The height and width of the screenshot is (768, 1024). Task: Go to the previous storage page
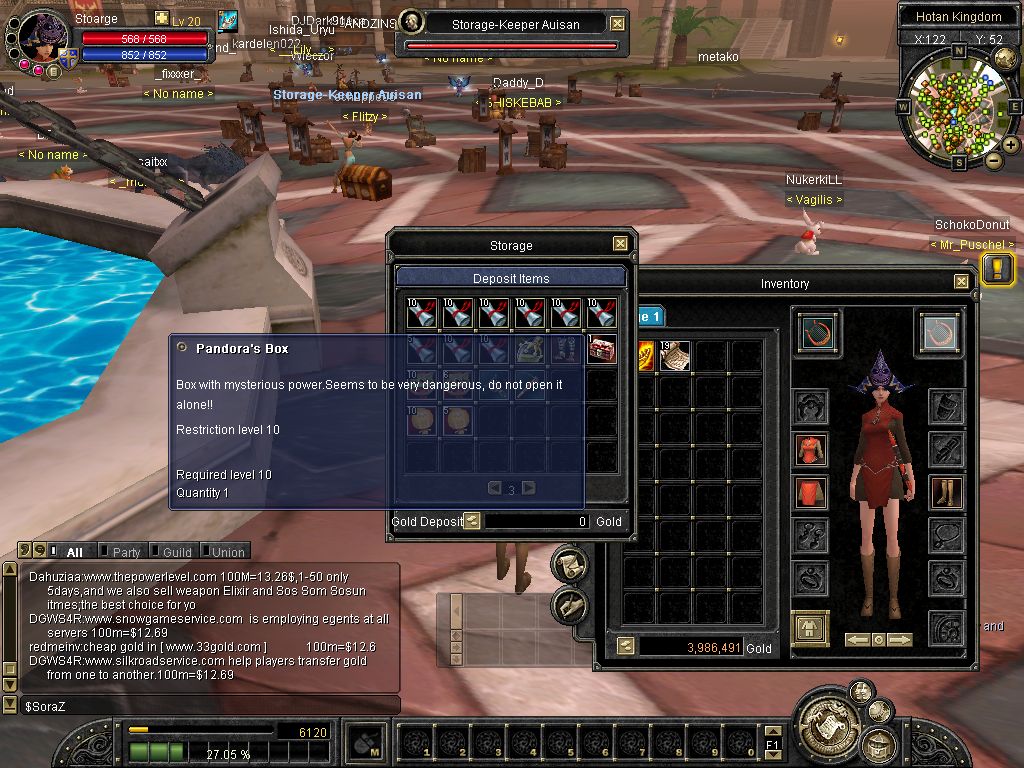point(494,488)
